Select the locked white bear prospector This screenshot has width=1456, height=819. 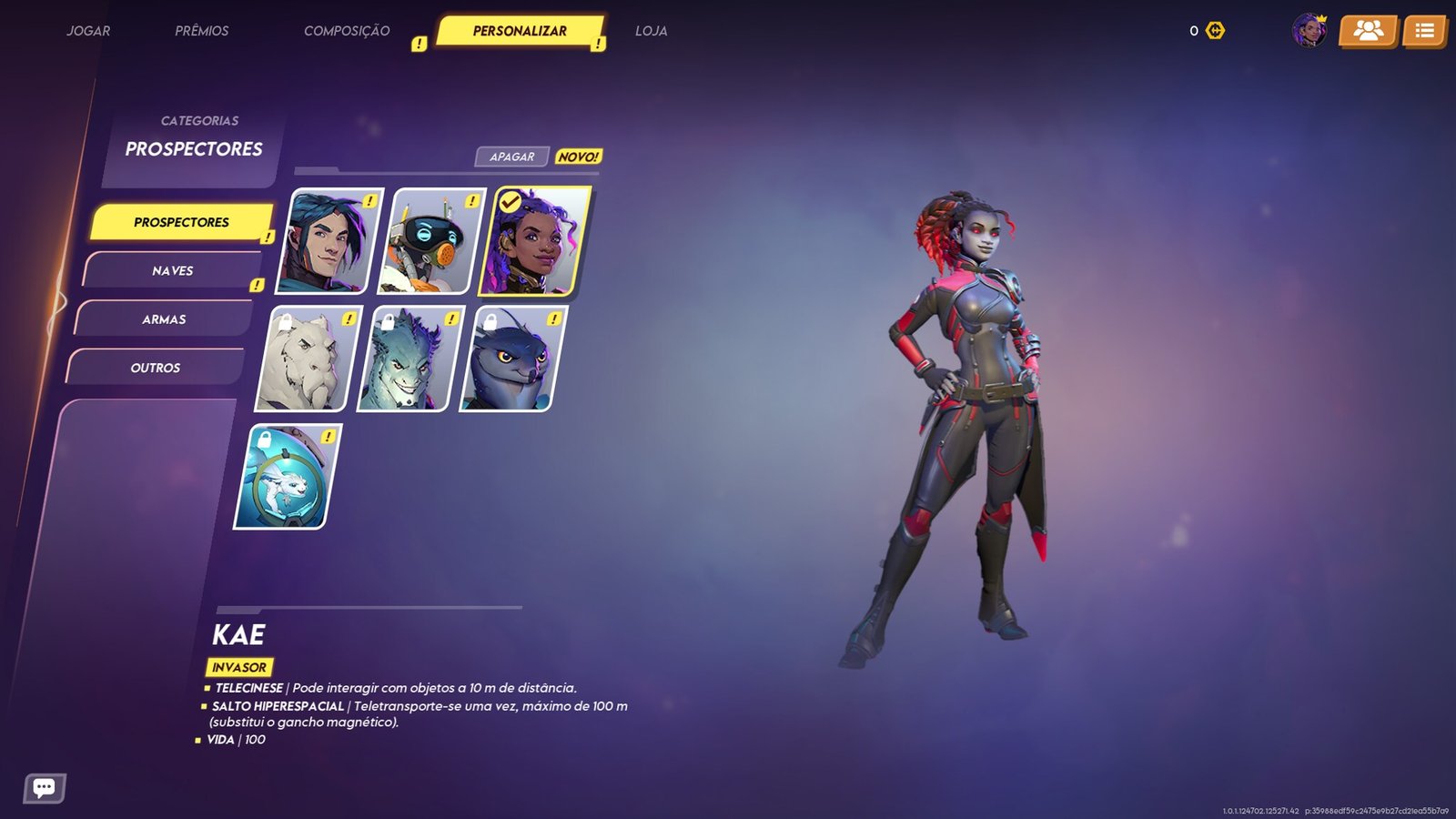(x=308, y=359)
